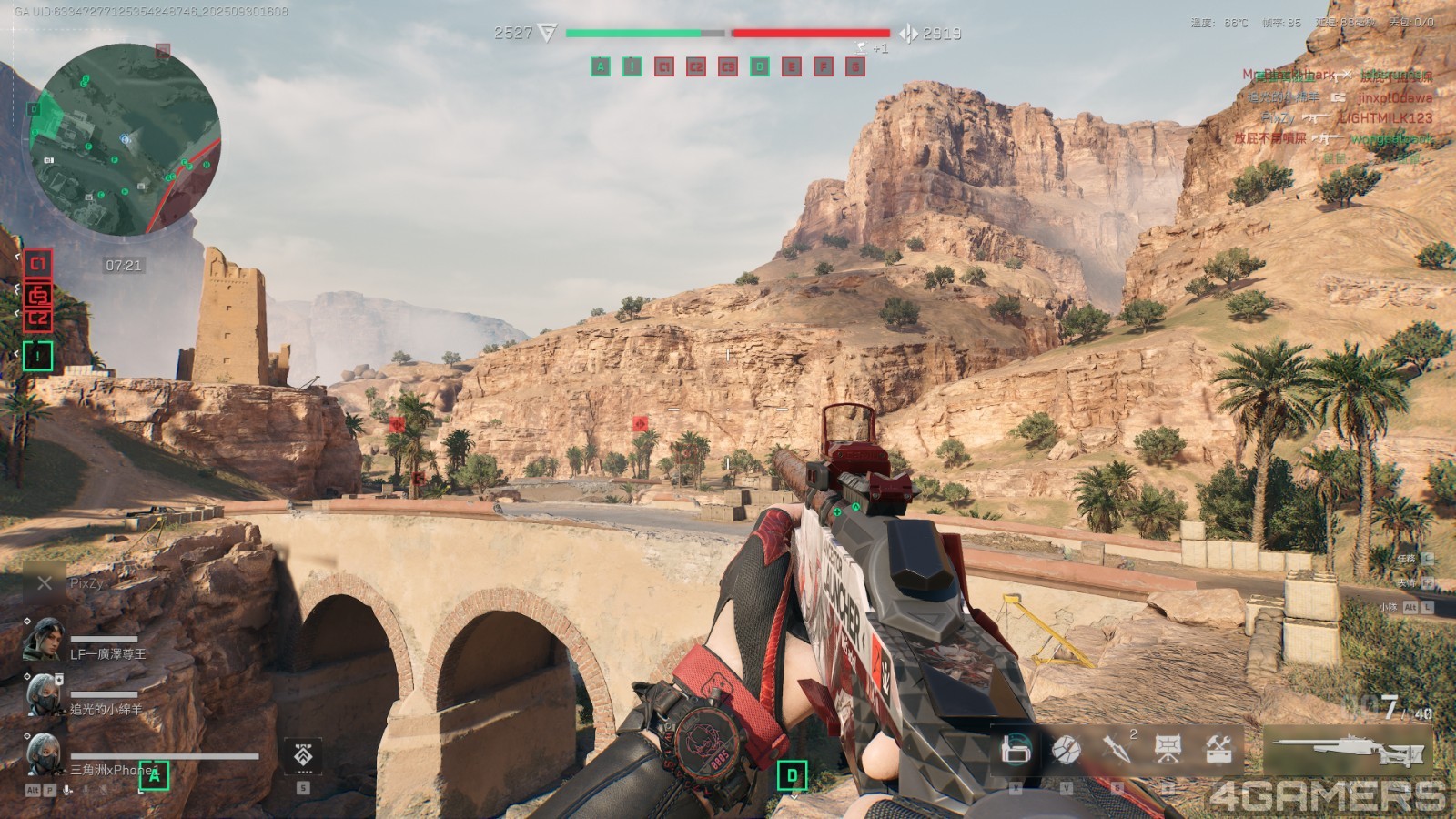Viewport: 1456px width, 819px height.
Task: Select objective C1 in the top objective bar
Action: [664, 66]
